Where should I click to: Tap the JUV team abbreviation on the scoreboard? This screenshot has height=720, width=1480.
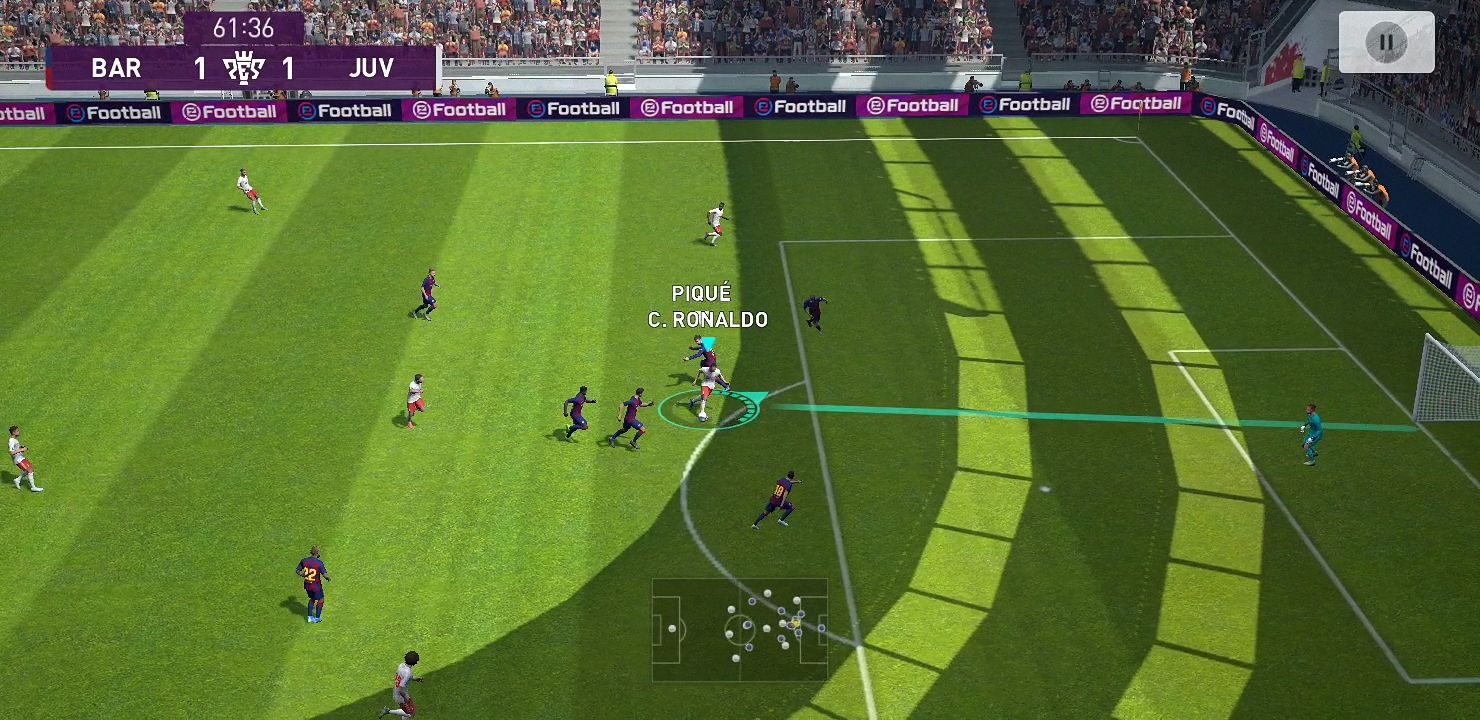coord(372,68)
